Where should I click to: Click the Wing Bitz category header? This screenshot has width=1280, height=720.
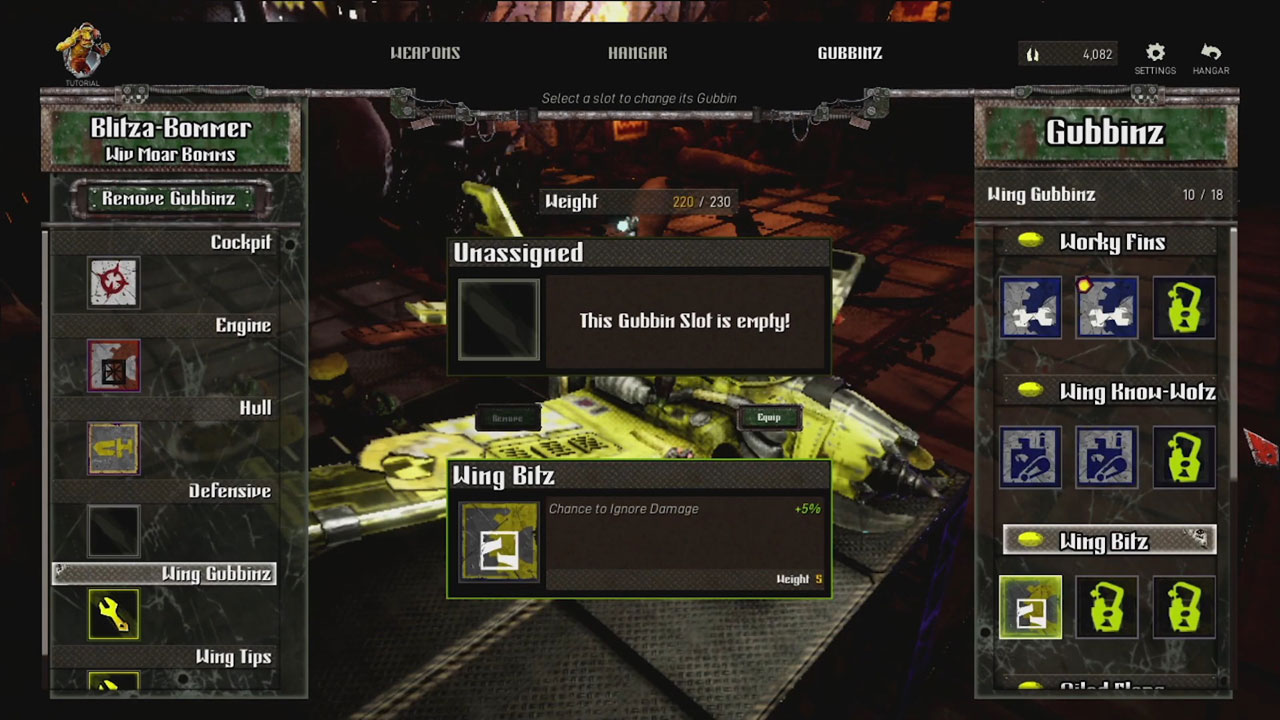coord(1110,541)
